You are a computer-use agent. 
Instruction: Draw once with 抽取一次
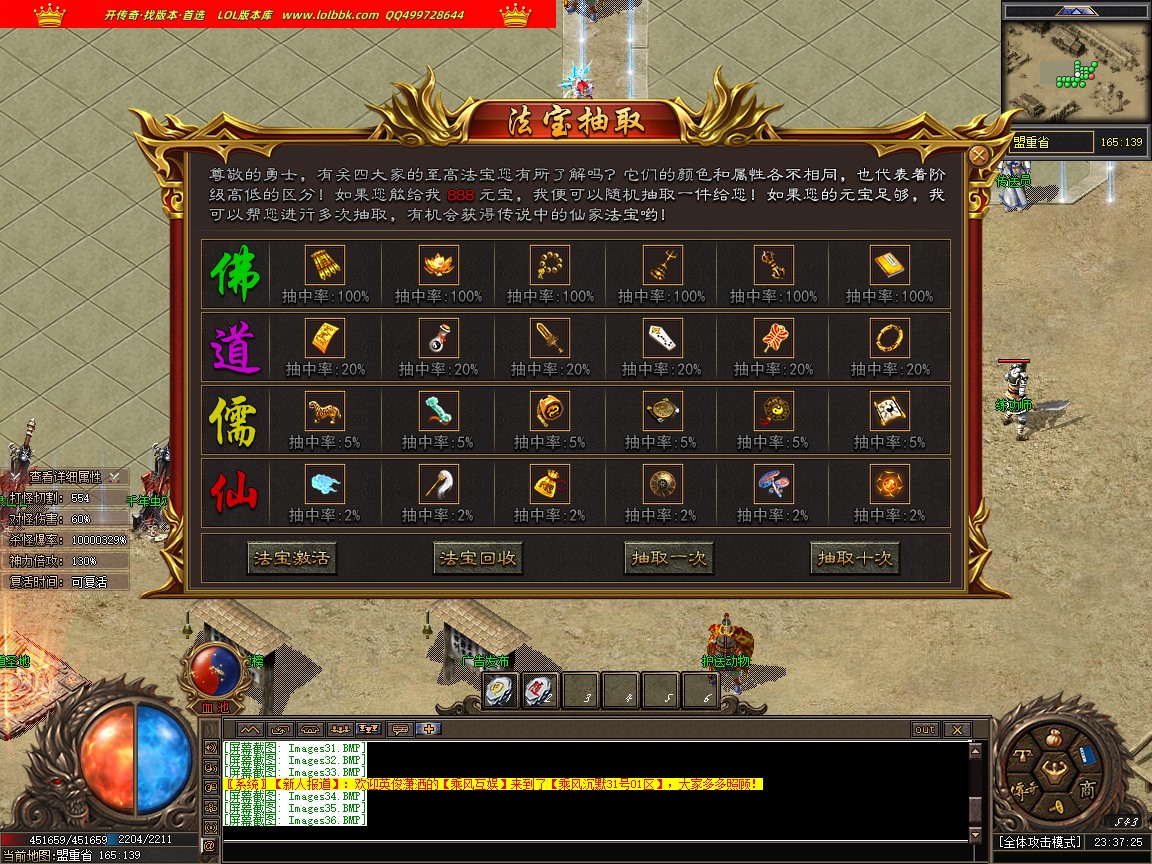(x=668, y=558)
